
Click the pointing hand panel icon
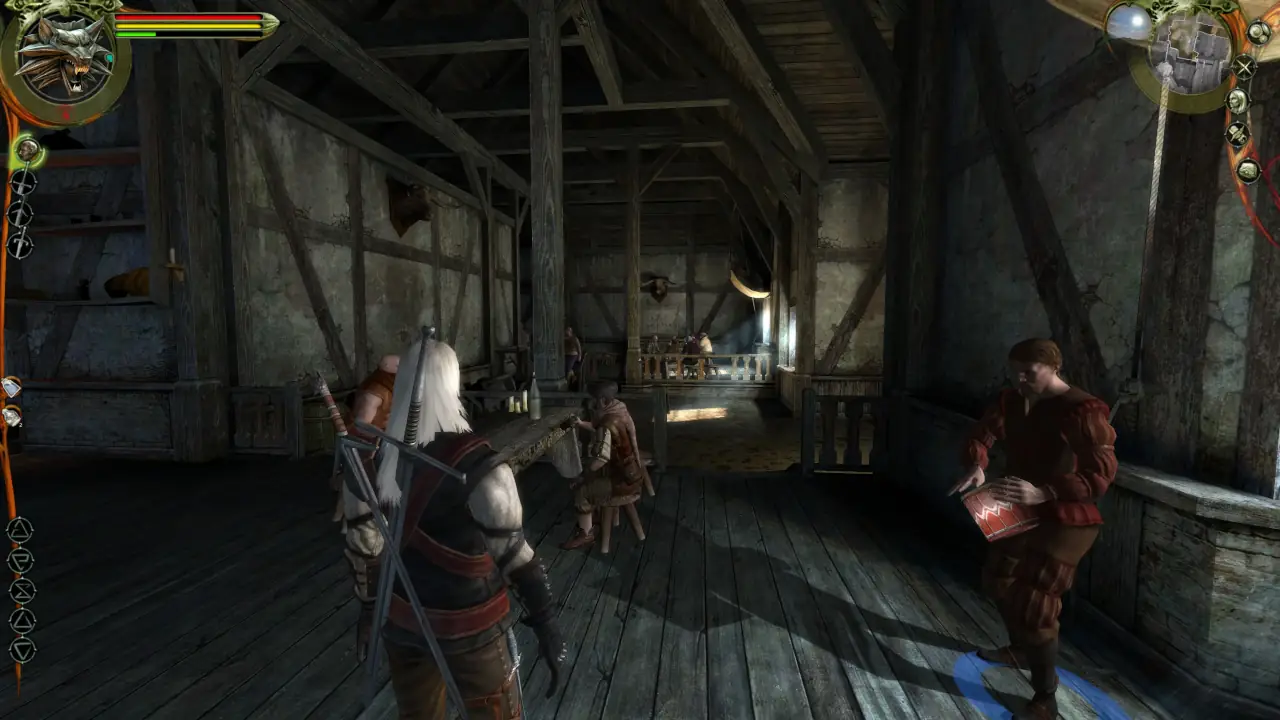1238,134
